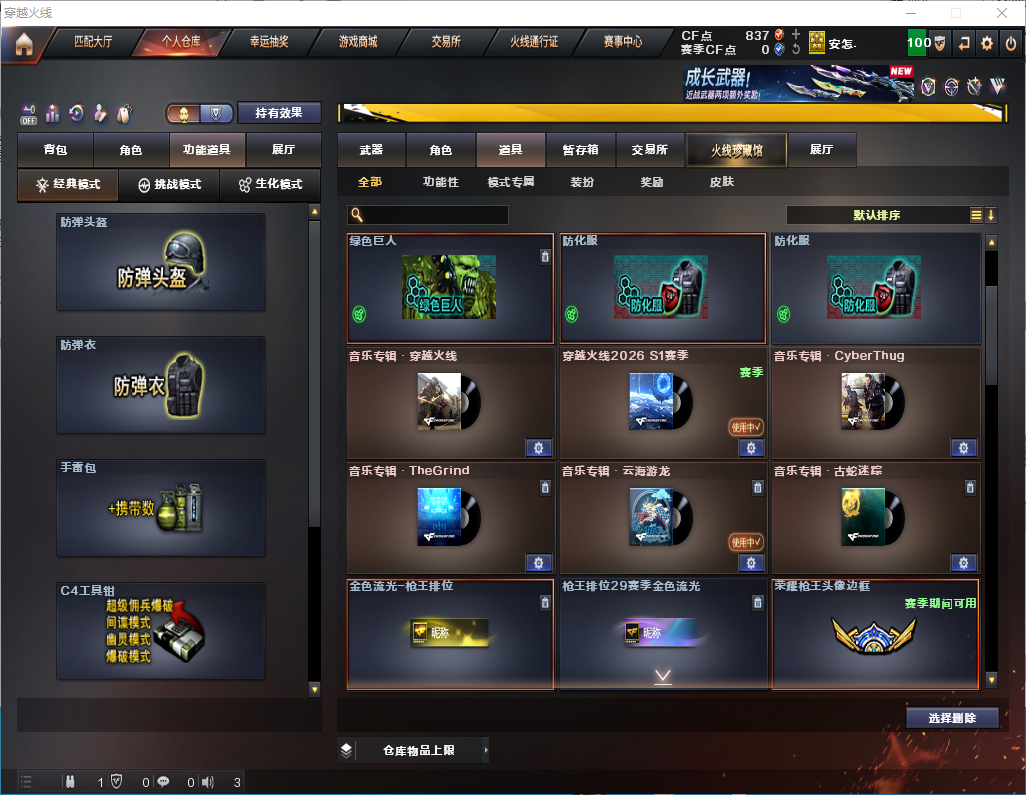Switch to the 背包 backpack tab
This screenshot has height=795, width=1026.
(55, 150)
